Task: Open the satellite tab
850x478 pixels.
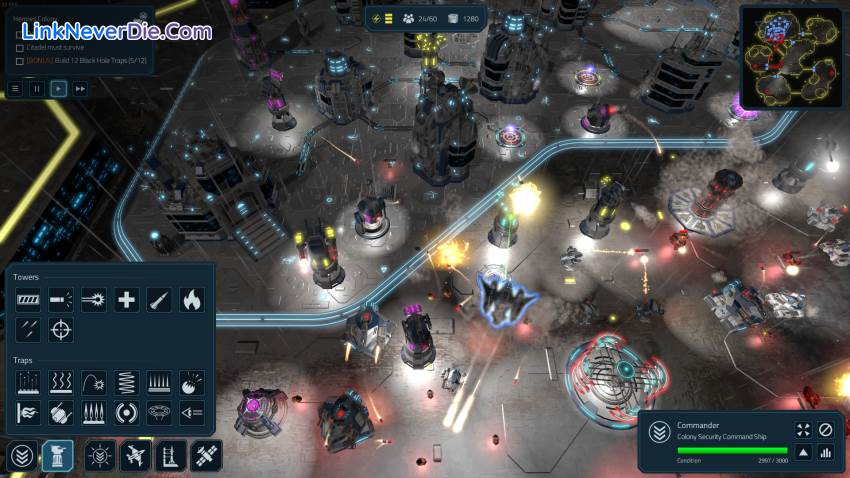Action: point(206,456)
